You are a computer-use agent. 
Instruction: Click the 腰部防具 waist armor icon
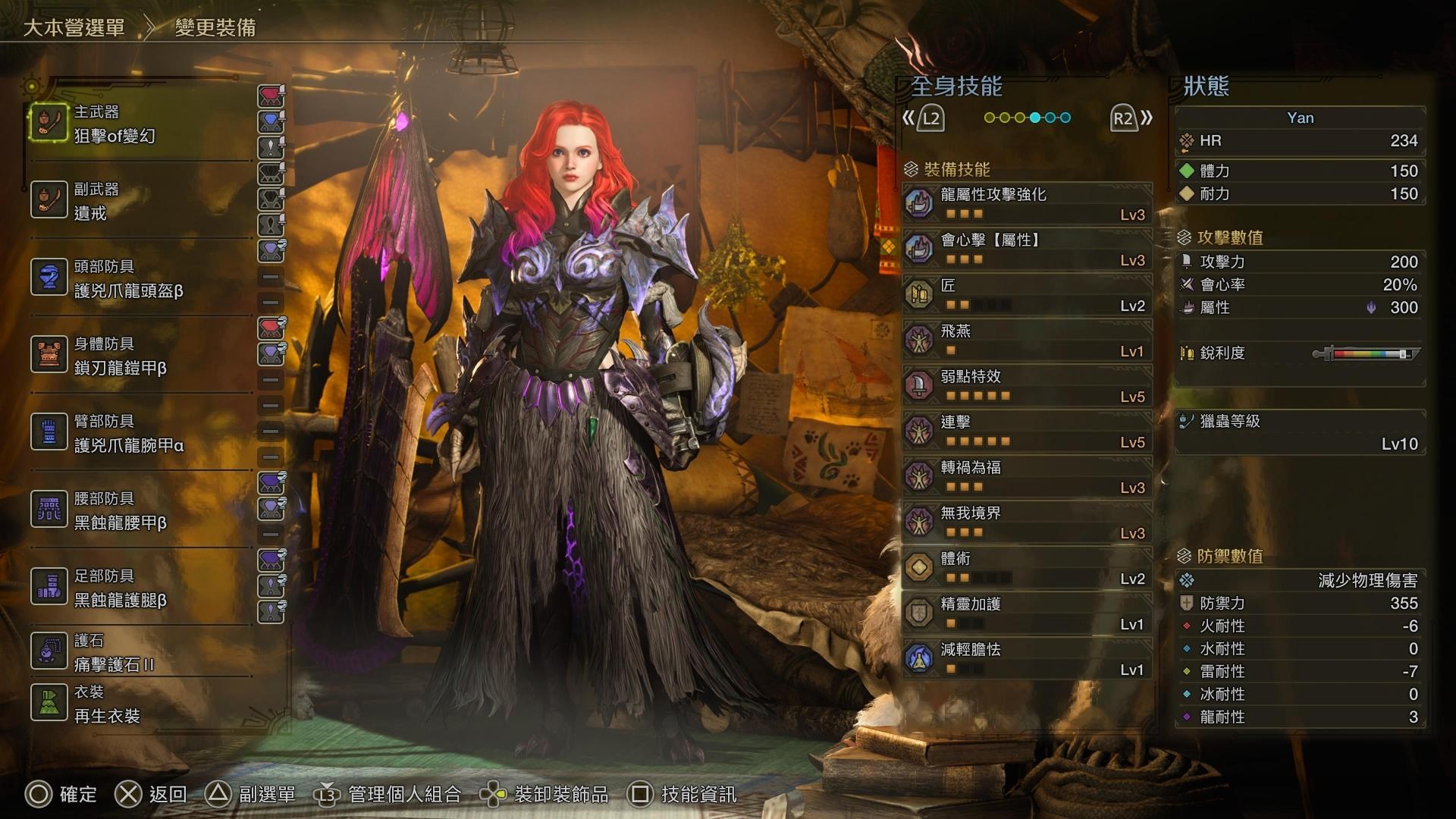[x=49, y=507]
